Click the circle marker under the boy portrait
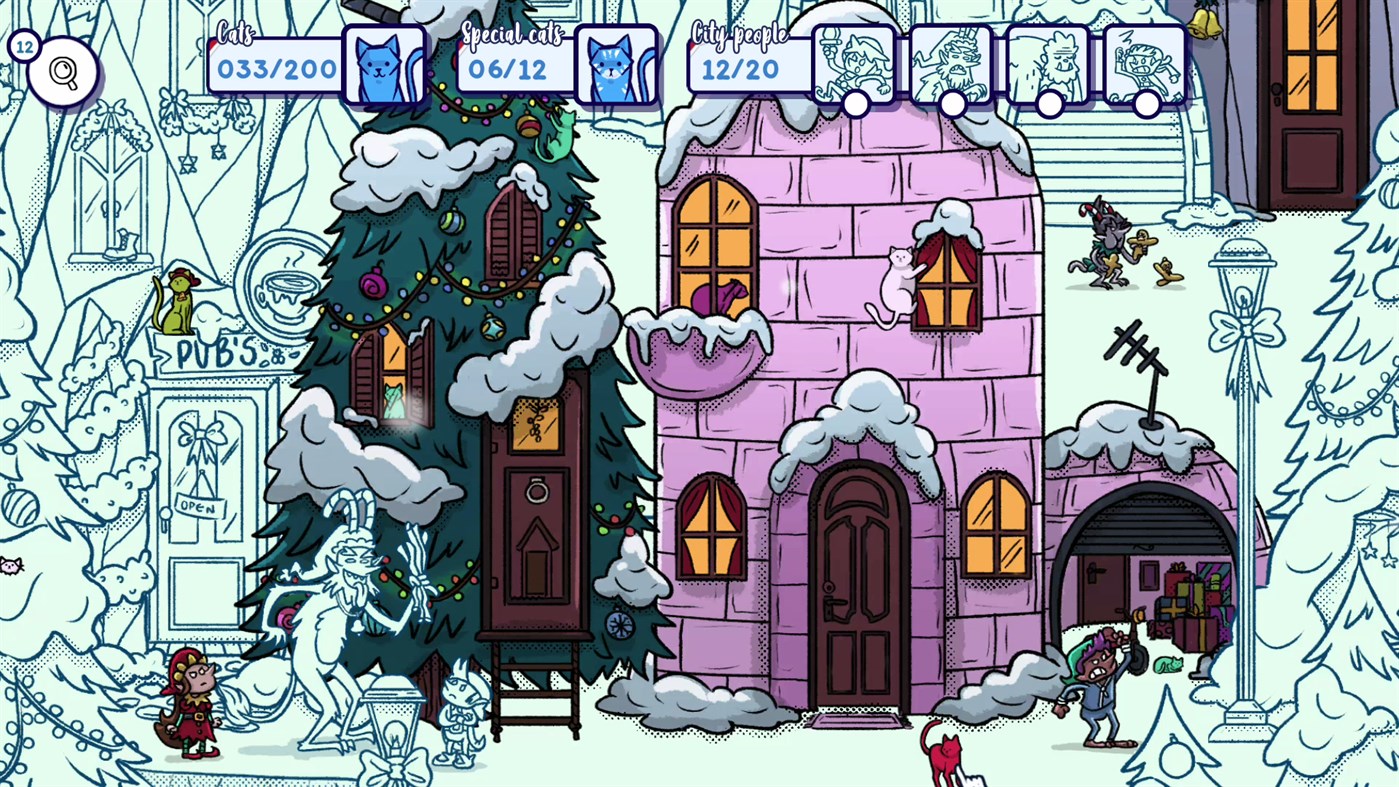The height and width of the screenshot is (787, 1399). (1145, 101)
